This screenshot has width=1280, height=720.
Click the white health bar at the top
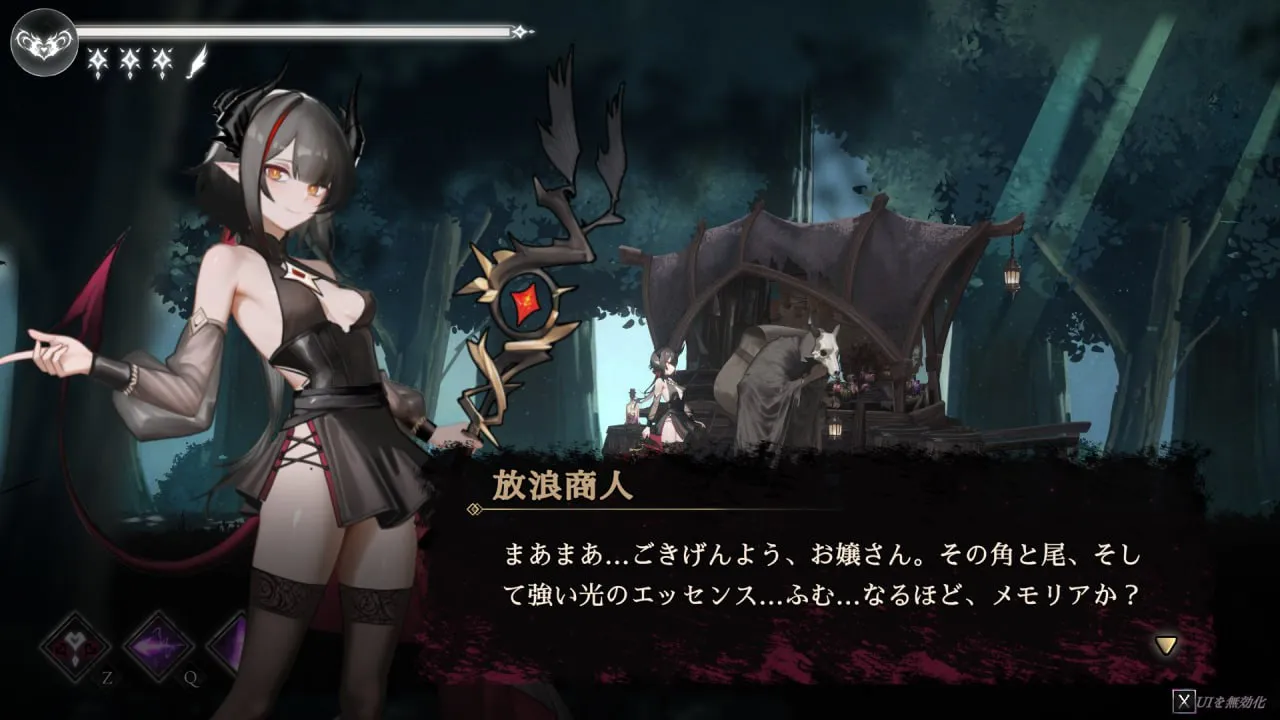point(300,30)
